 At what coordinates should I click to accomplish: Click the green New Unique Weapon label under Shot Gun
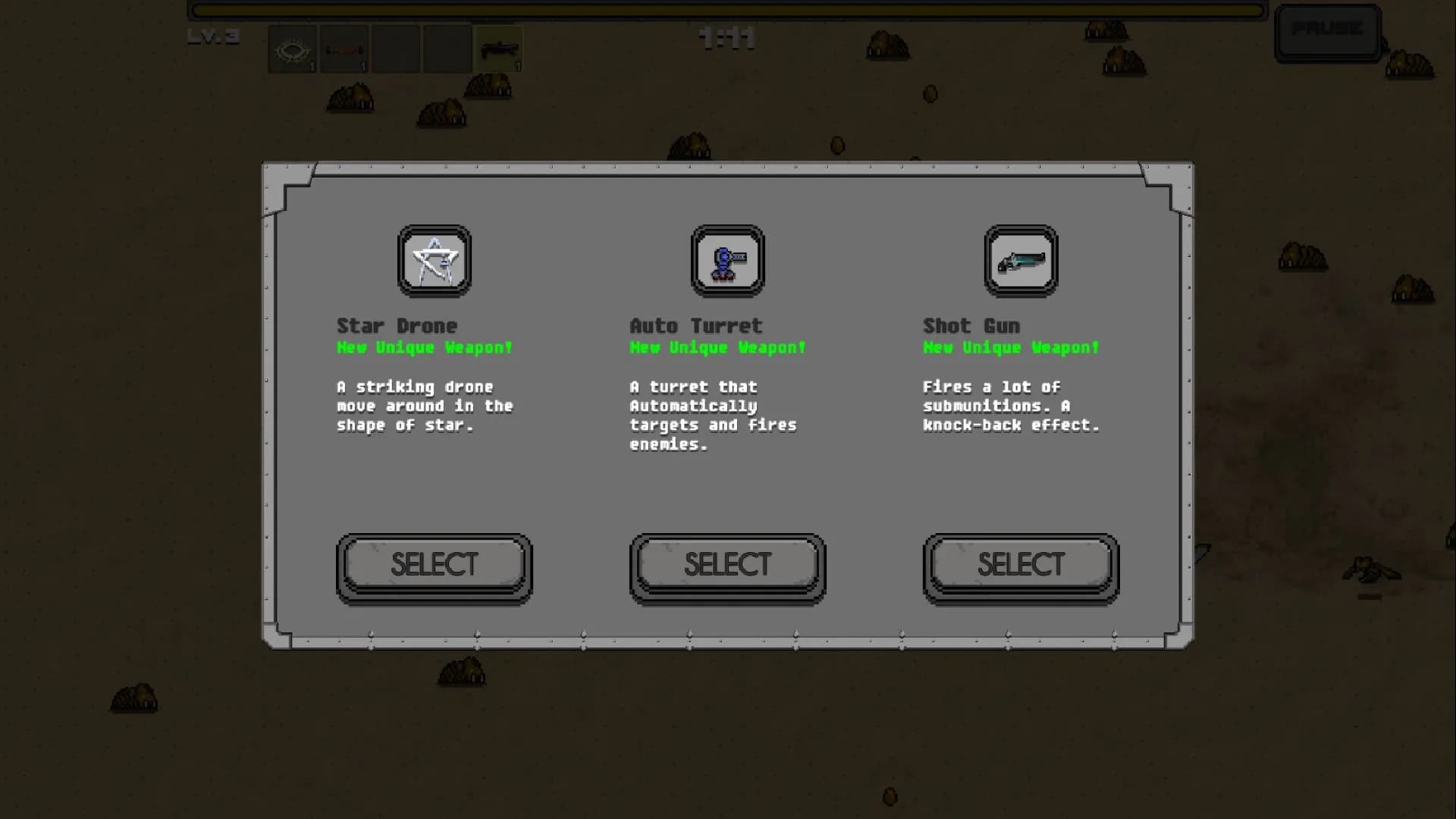1011,348
